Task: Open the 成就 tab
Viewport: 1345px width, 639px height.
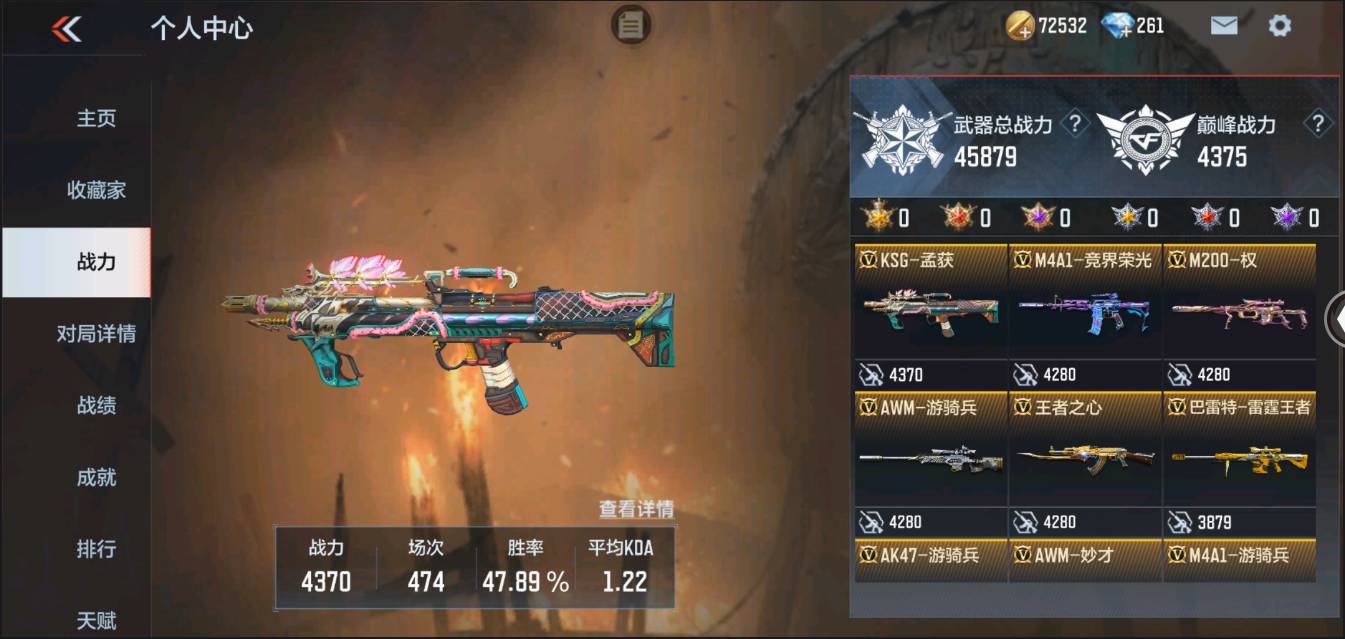Action: click(96, 478)
